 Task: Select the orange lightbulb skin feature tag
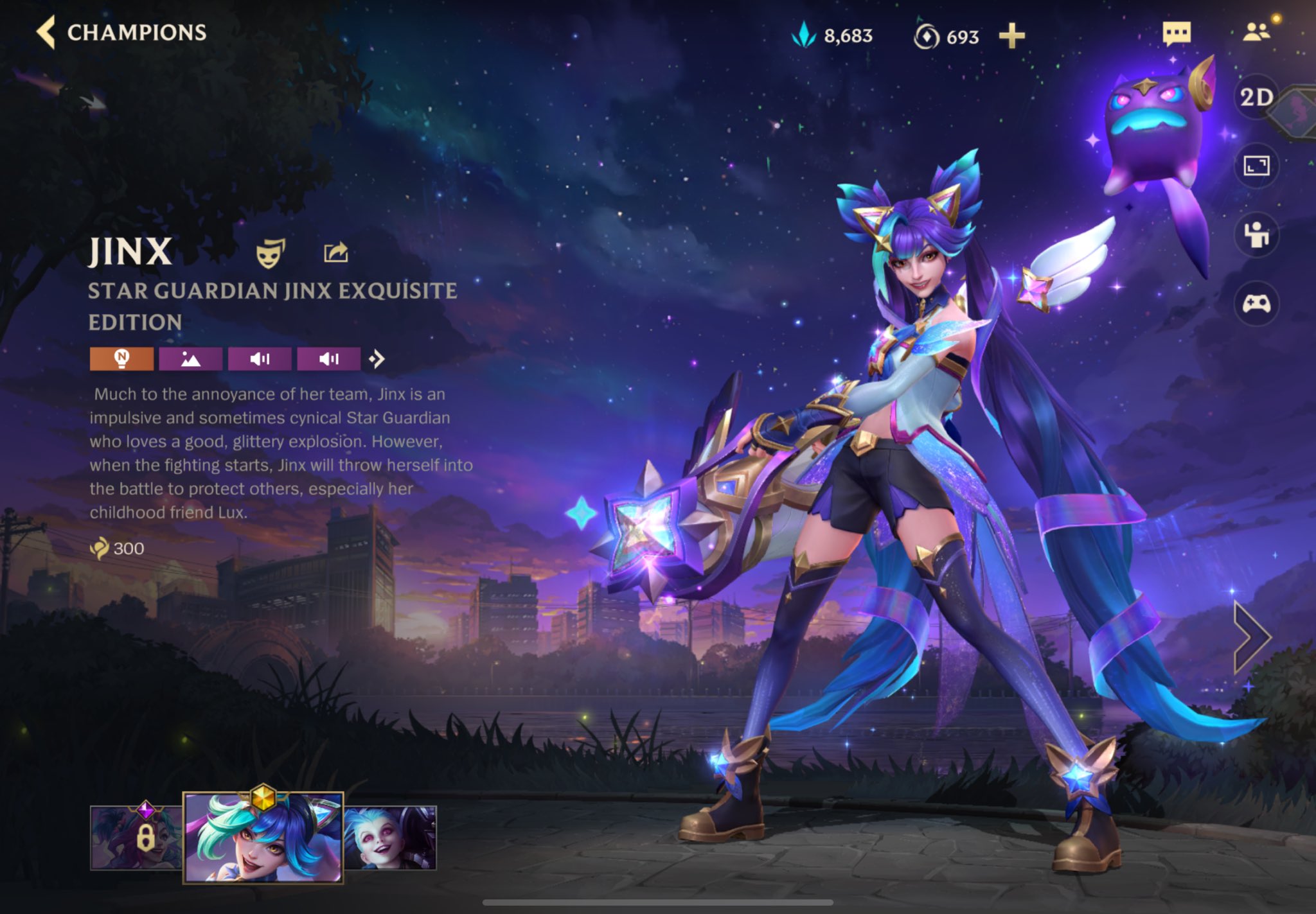121,358
